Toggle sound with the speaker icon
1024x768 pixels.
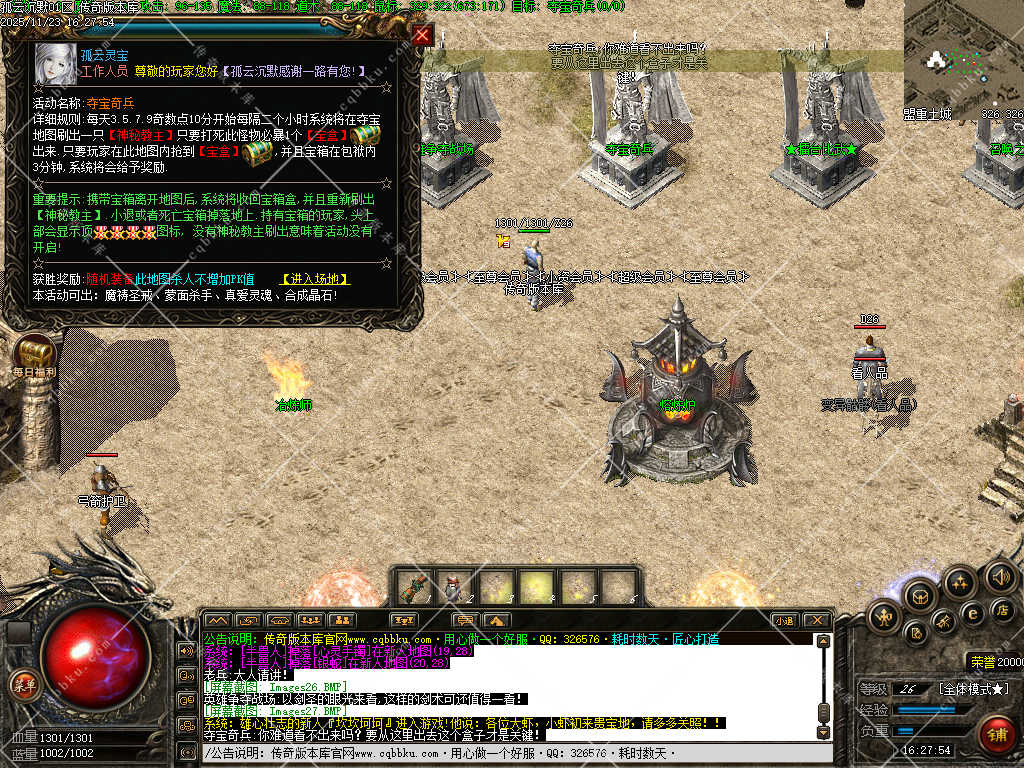[x=1000, y=576]
